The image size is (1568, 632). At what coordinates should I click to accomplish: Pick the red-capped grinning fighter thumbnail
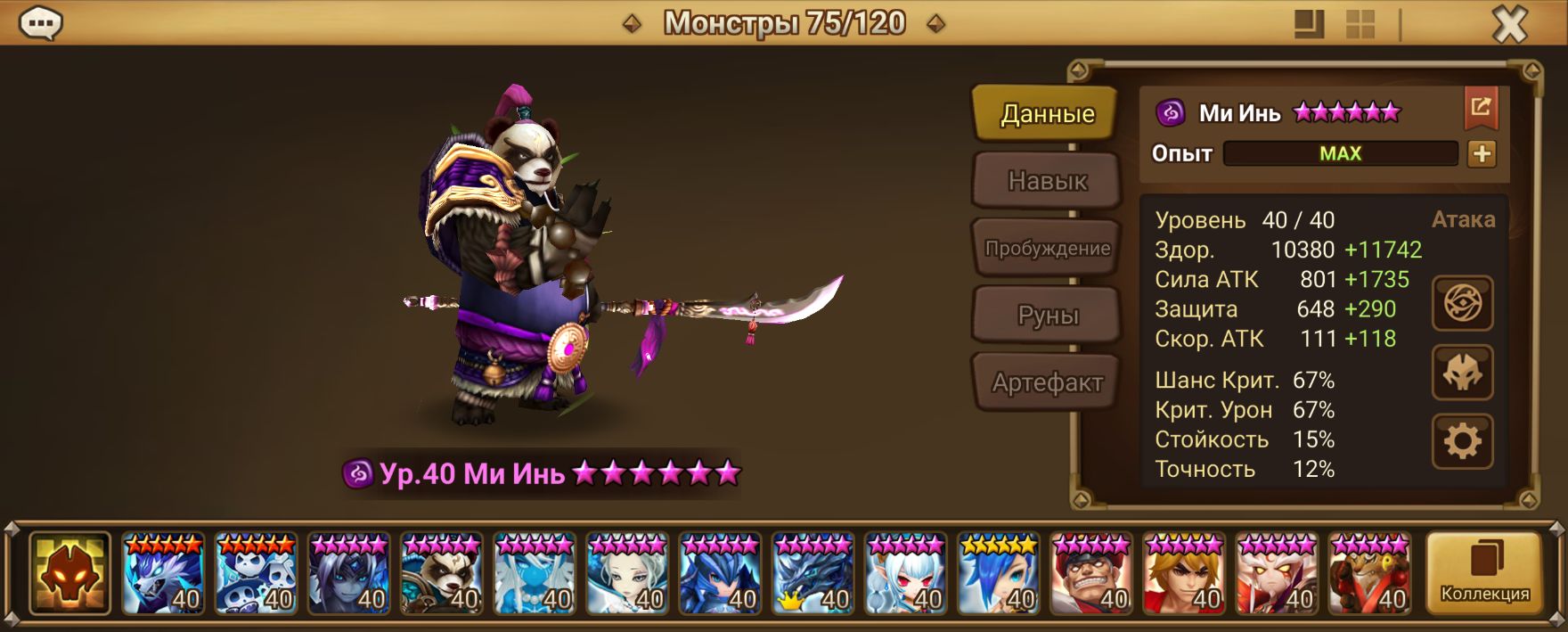1091,574
